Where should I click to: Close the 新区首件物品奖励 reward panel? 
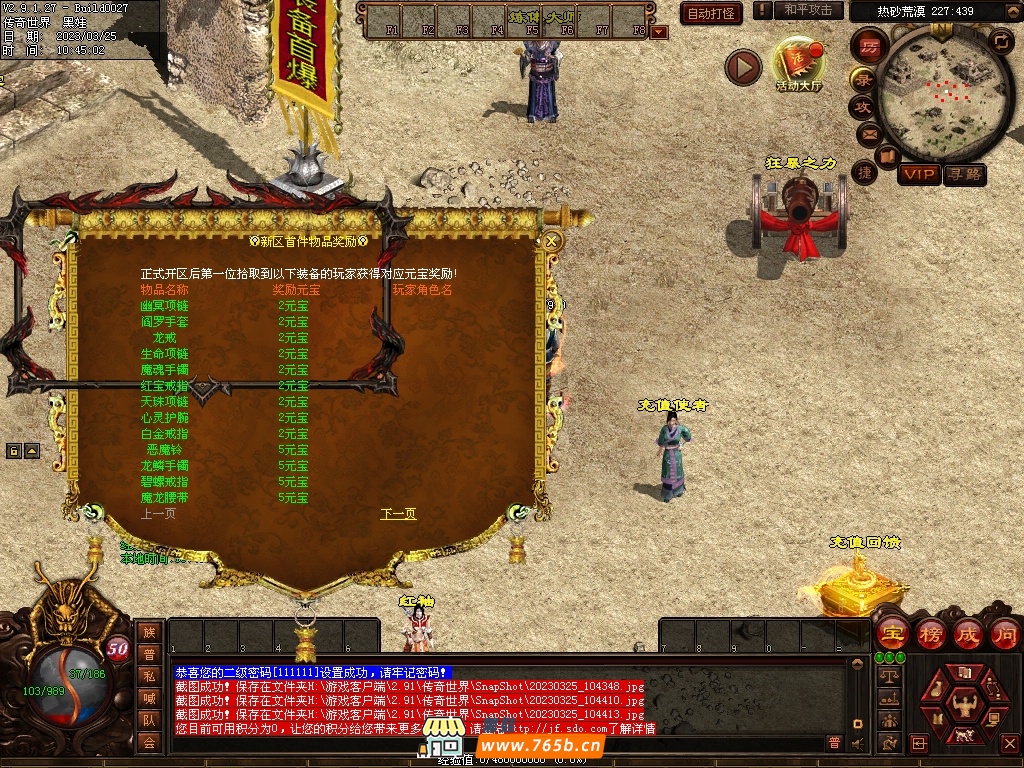click(x=551, y=241)
